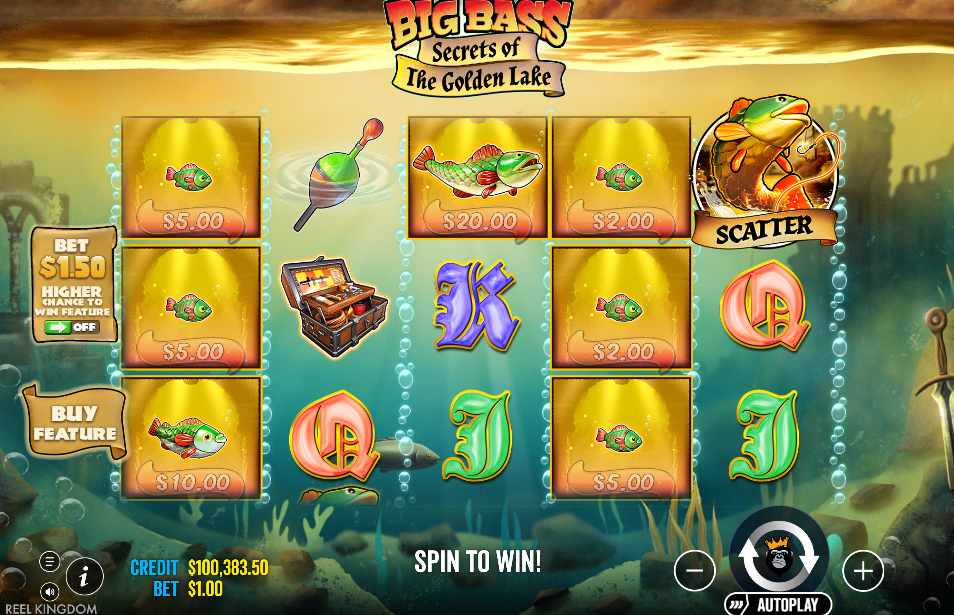Decrease the bet with the minus button
This screenshot has width=954, height=615.
695,571
